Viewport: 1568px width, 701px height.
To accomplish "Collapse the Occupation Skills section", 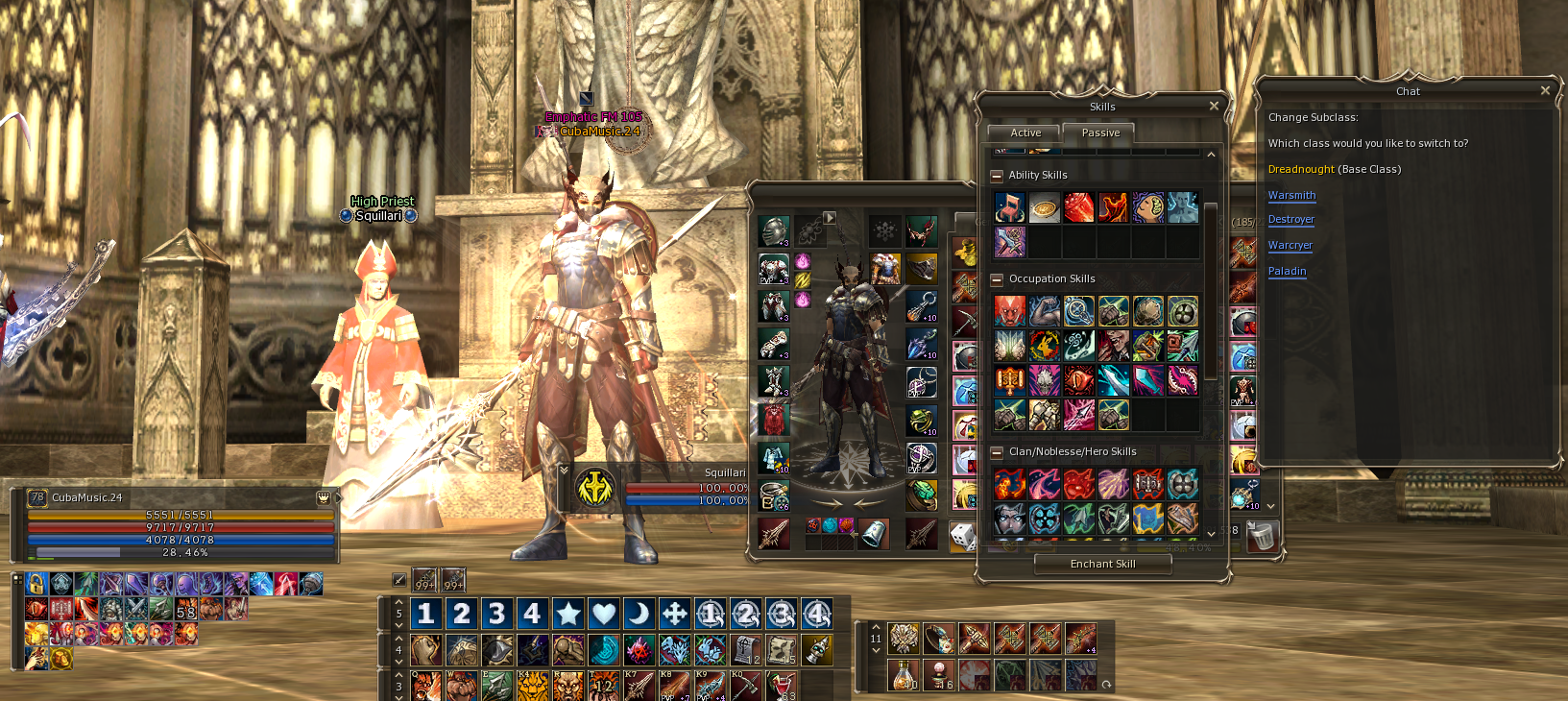I will 997,279.
